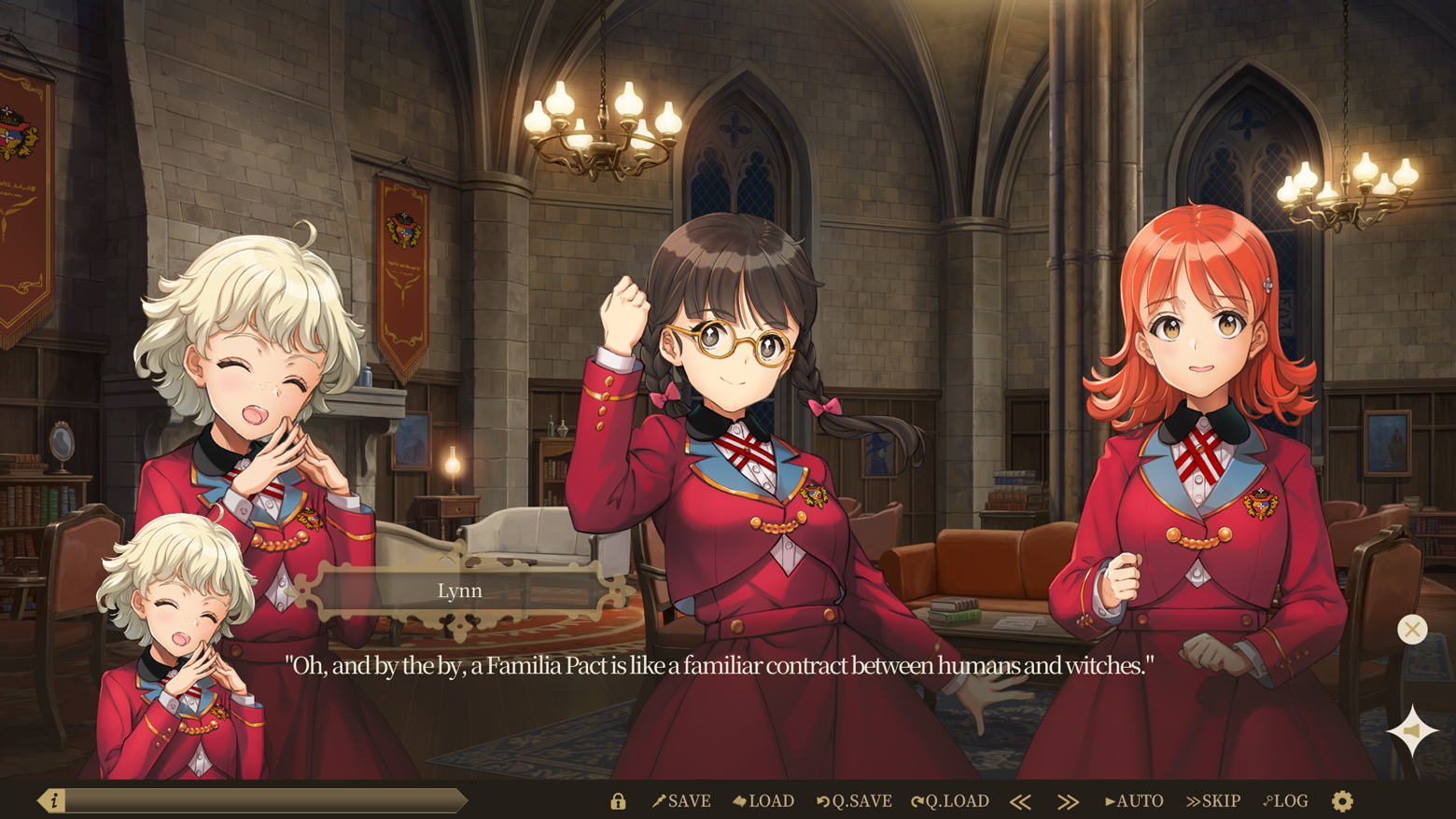
Task: Click the star-shaped voice replay icon
Action: click(x=1412, y=731)
